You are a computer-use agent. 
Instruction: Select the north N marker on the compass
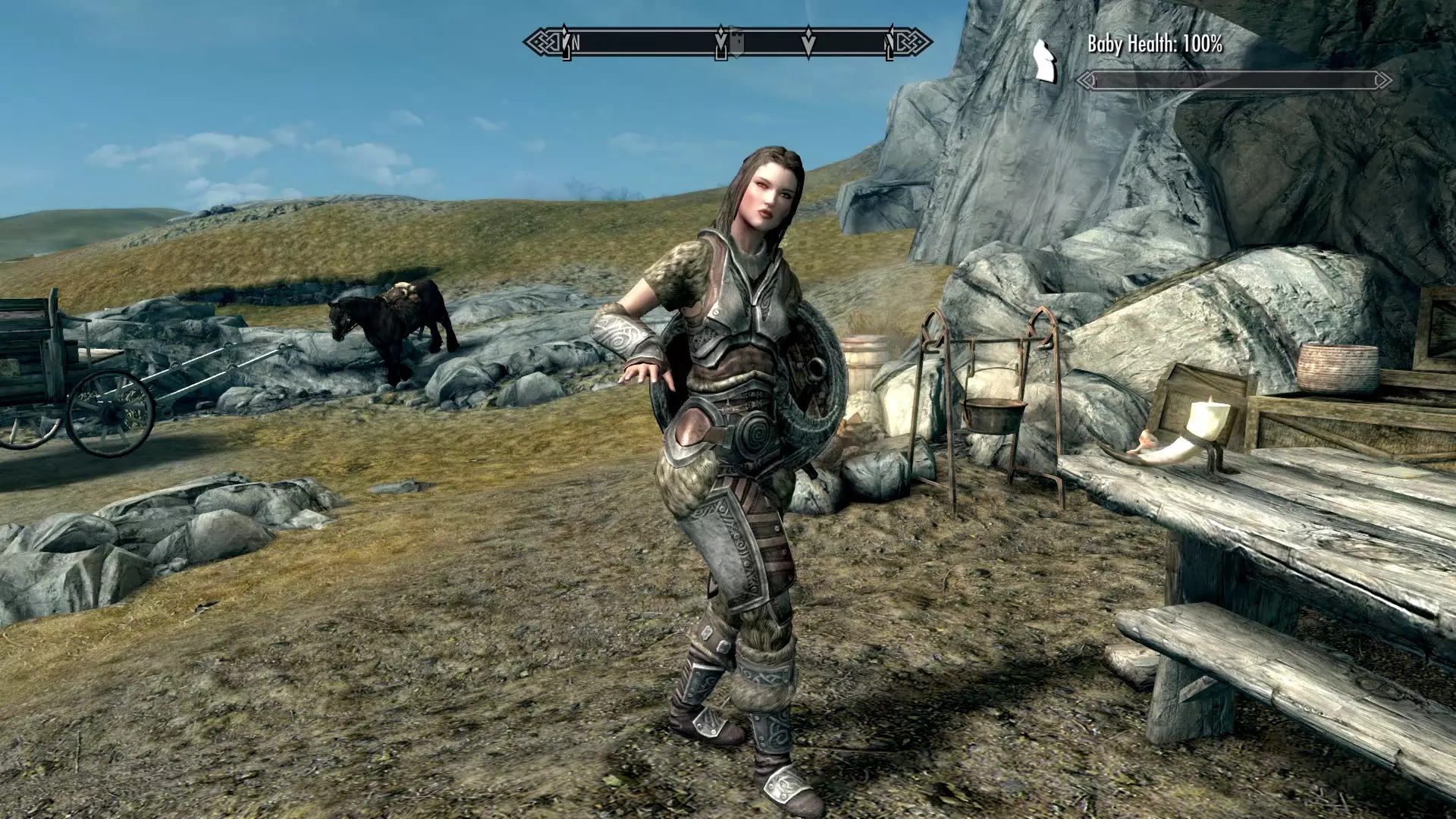pos(576,43)
